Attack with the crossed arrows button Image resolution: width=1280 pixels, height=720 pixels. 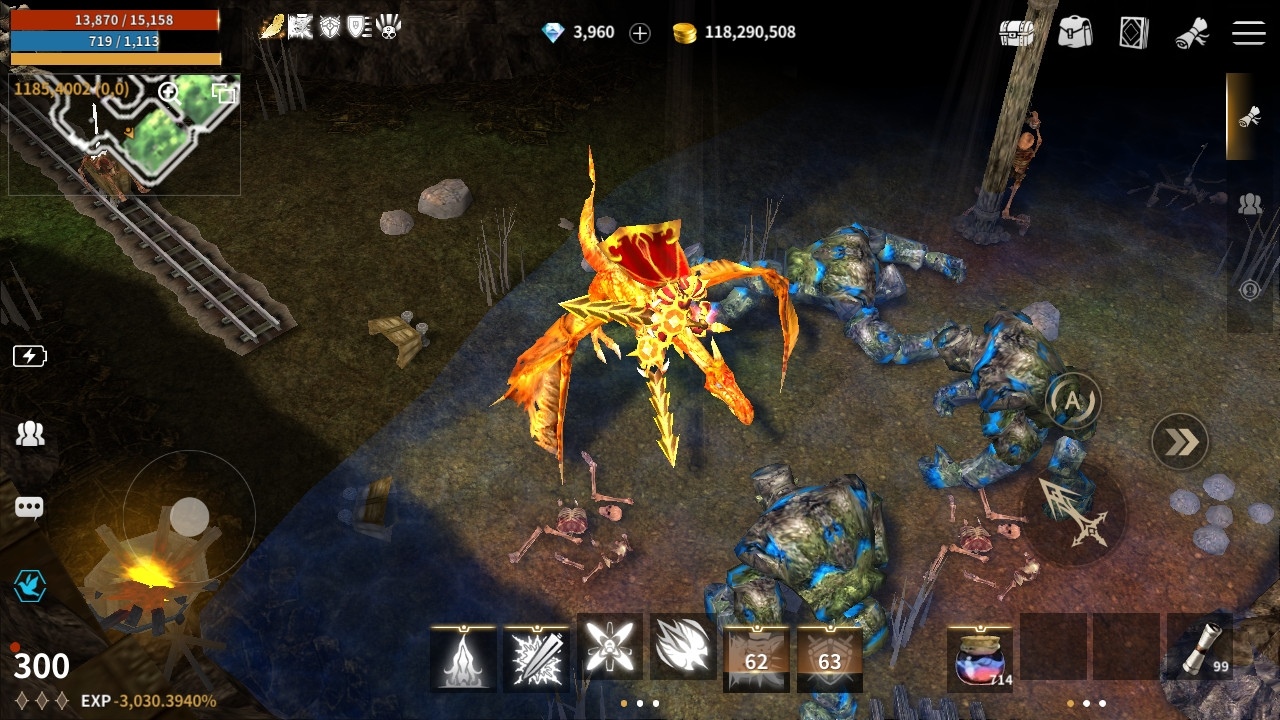pyautogui.click(x=1073, y=512)
